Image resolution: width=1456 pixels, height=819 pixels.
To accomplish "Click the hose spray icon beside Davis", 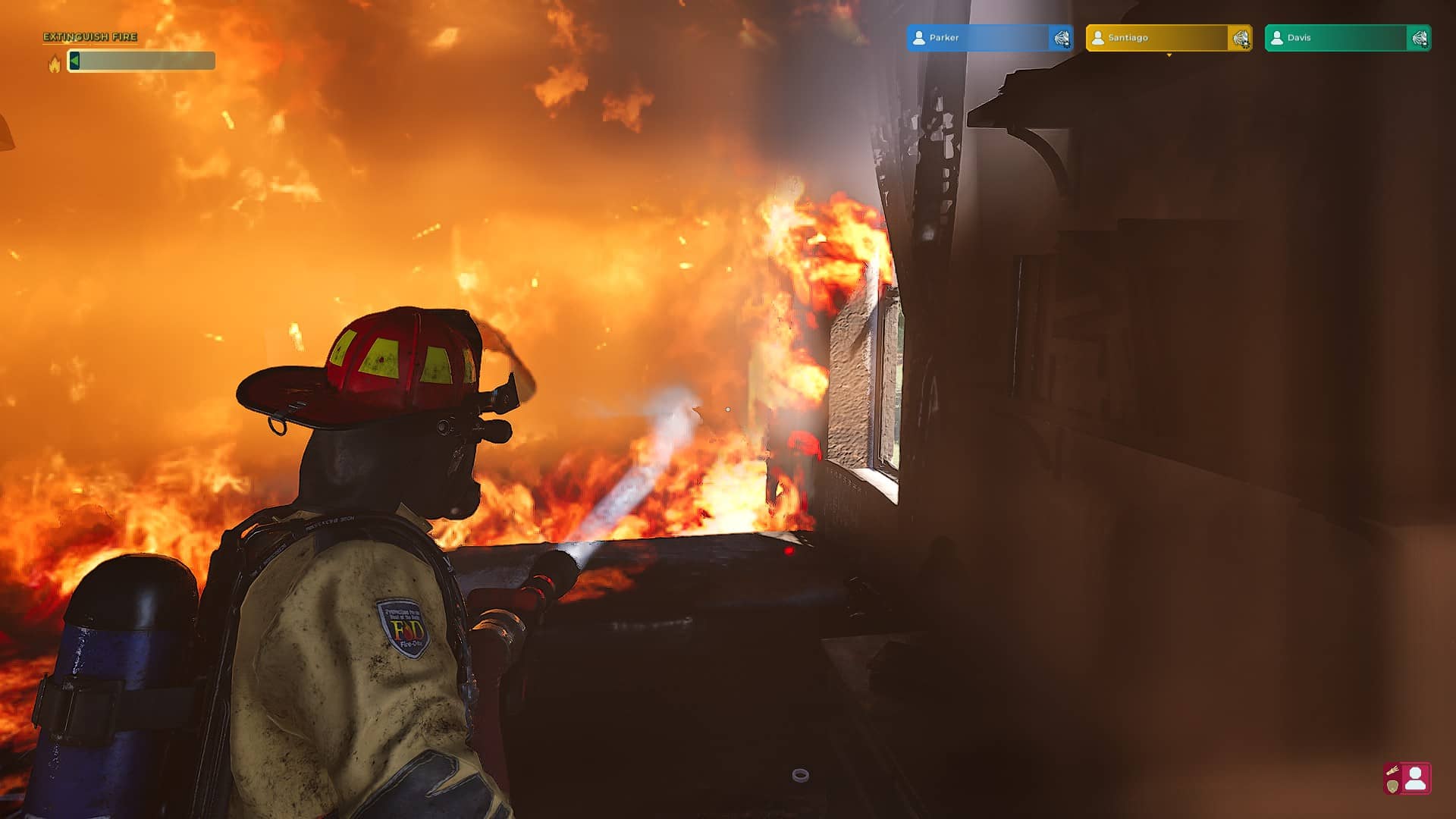I will tap(1419, 38).
